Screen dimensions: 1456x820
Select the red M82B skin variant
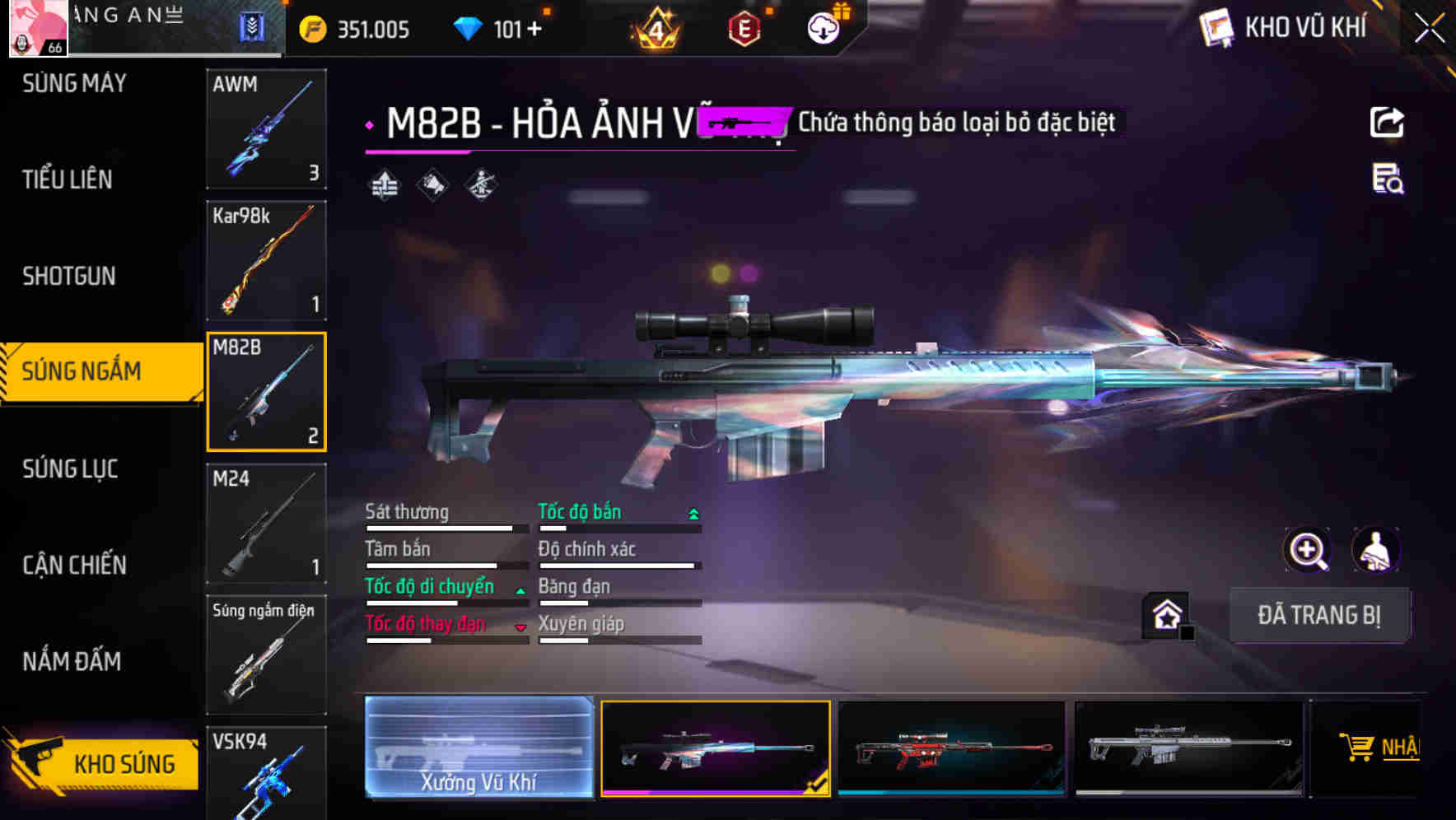click(x=951, y=748)
